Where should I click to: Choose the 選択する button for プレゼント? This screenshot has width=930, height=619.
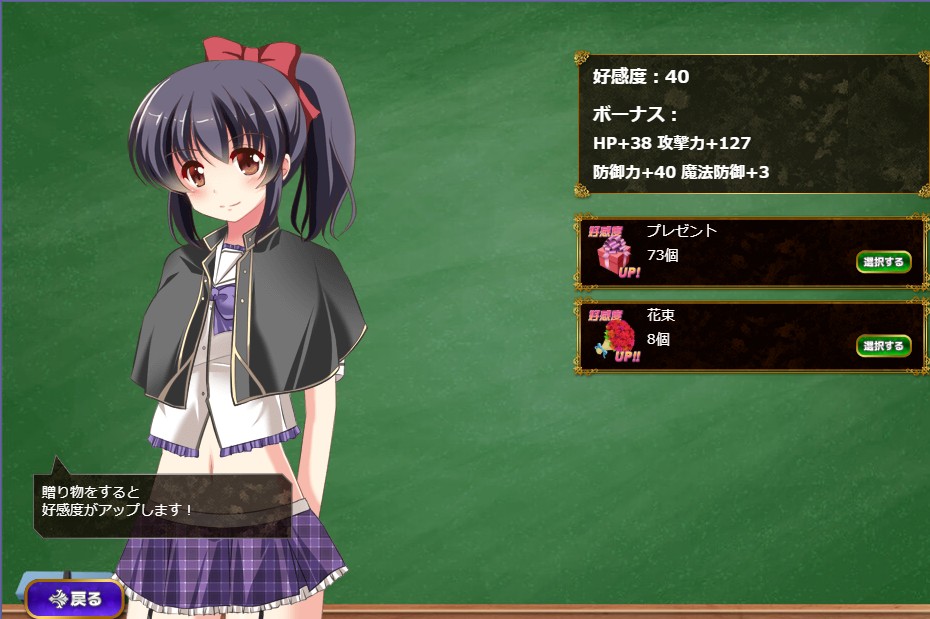coord(883,262)
